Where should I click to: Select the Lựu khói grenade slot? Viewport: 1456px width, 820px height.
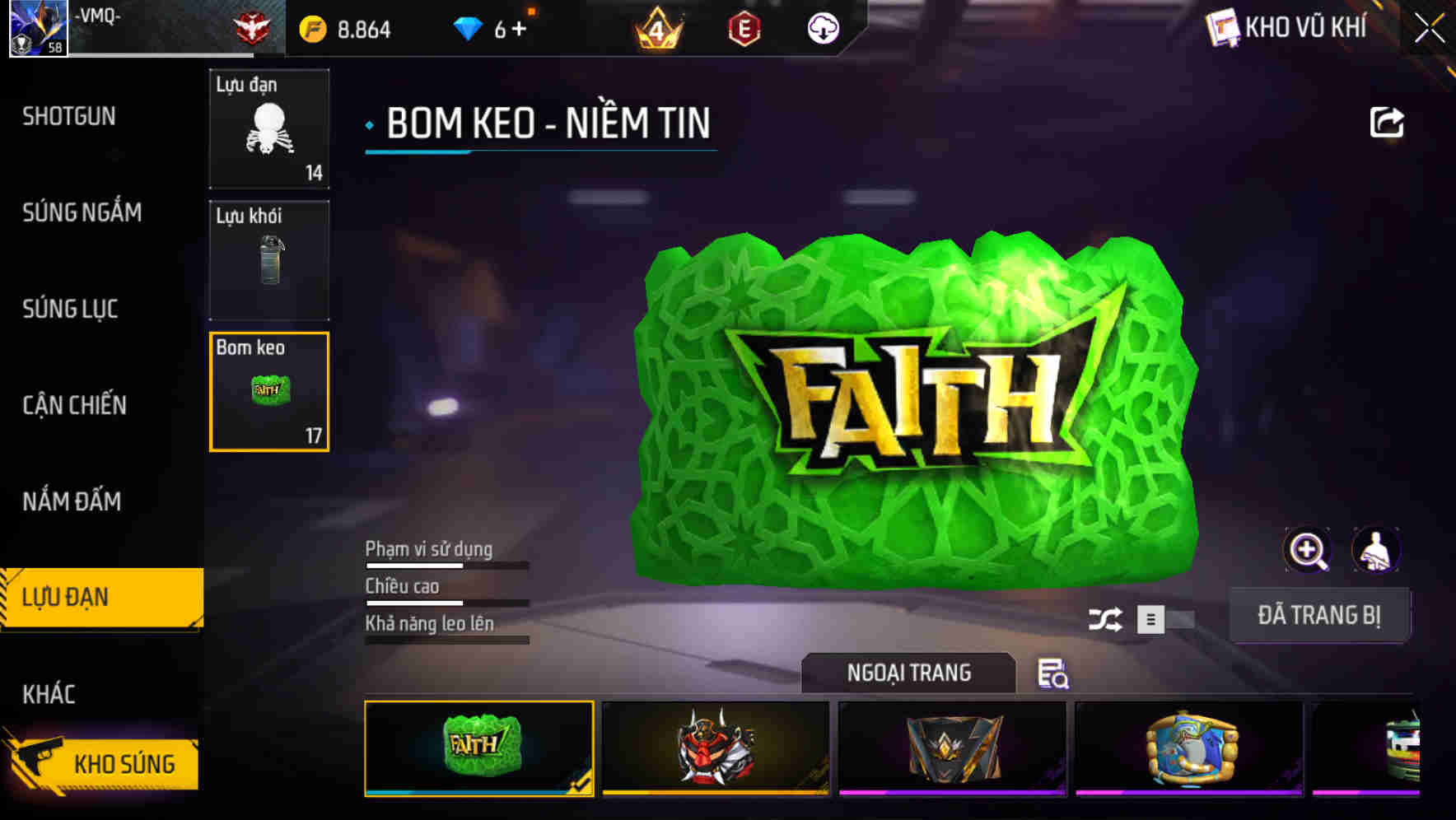[x=269, y=260]
